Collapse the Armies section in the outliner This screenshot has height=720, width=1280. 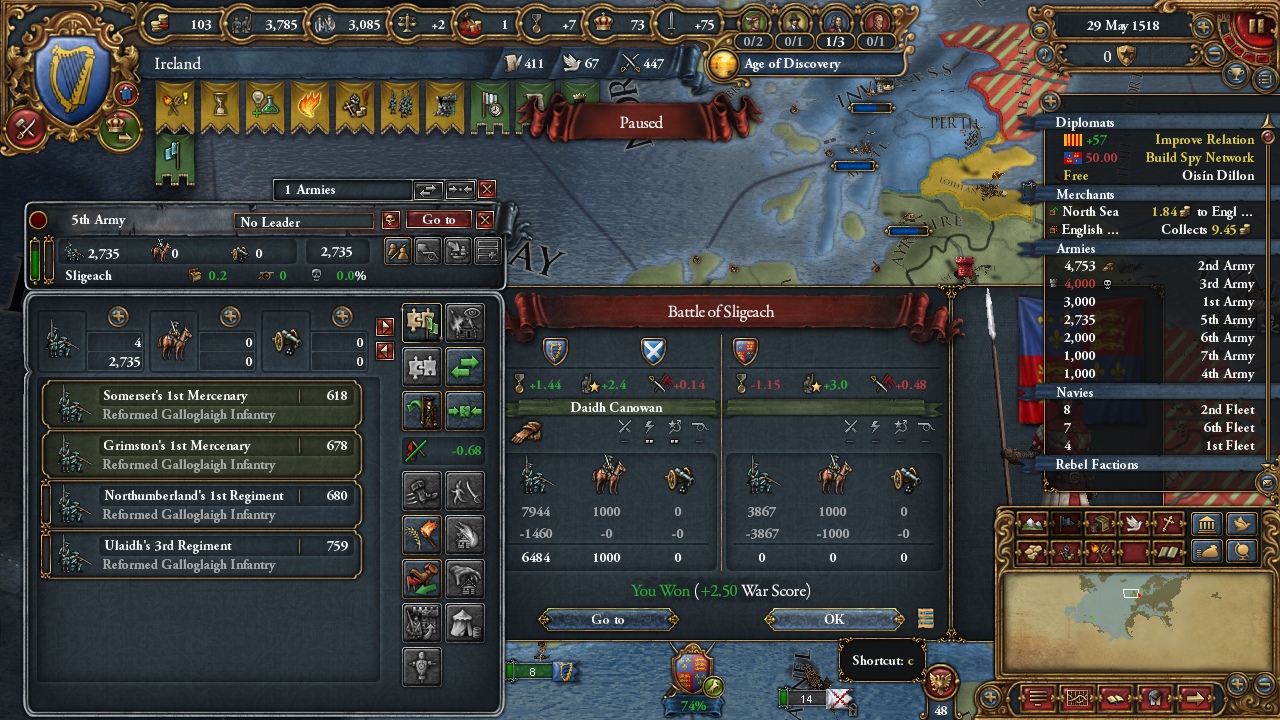click(1075, 248)
